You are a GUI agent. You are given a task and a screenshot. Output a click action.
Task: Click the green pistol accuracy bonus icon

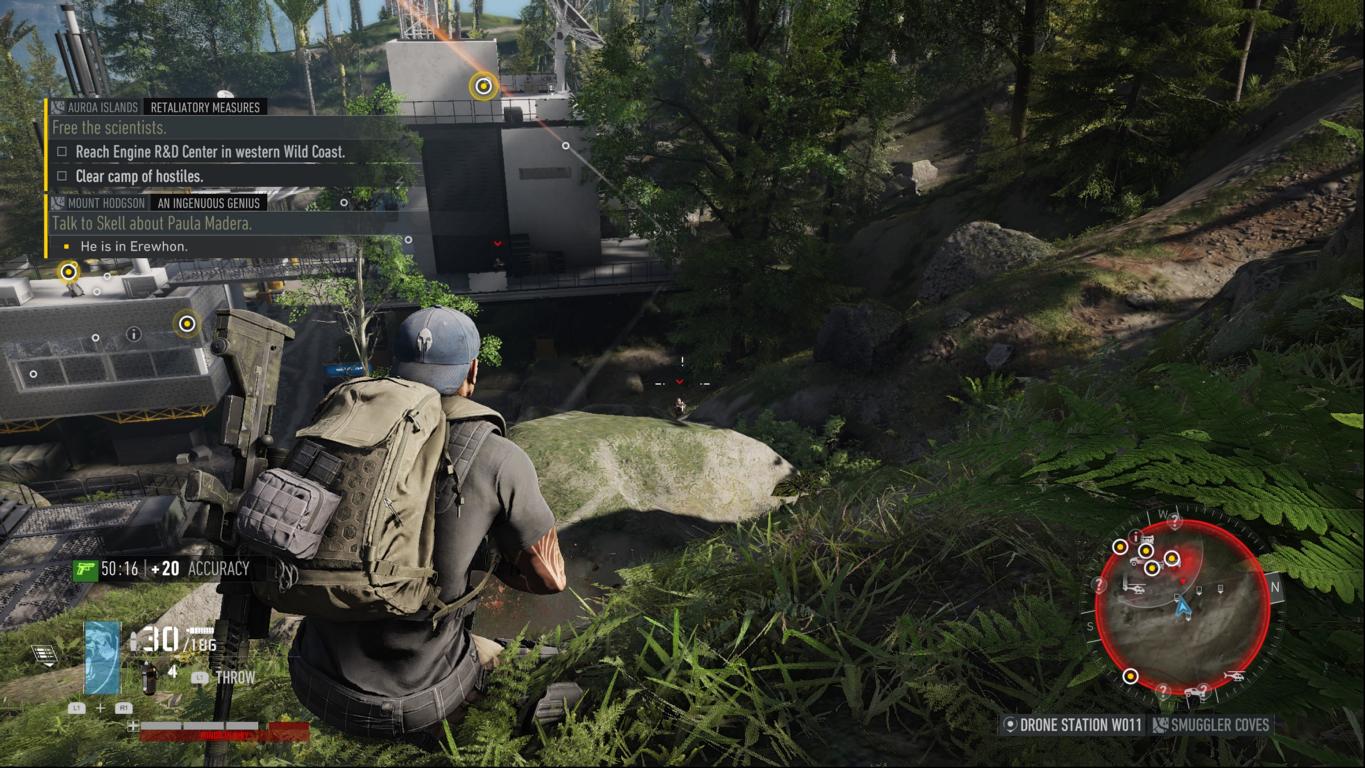(85, 569)
